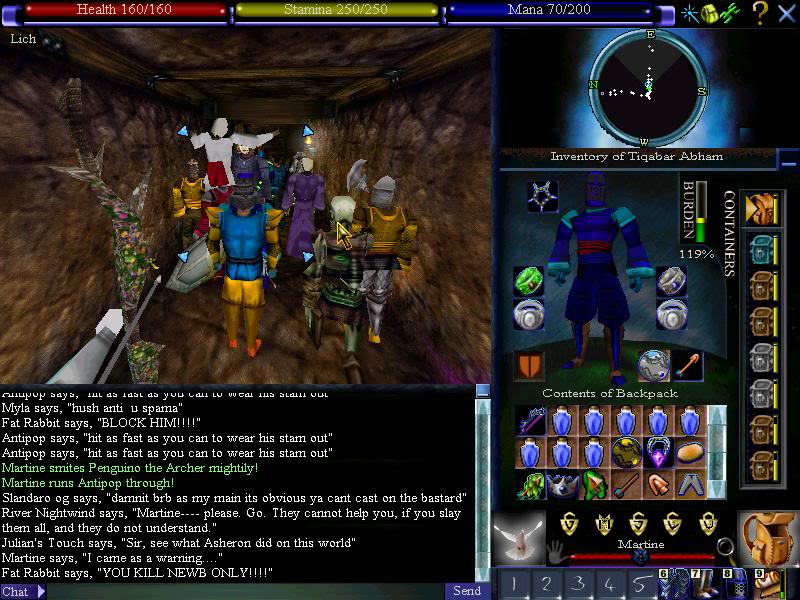Click the Send chat button
This screenshot has width=800, height=600.
click(x=466, y=591)
